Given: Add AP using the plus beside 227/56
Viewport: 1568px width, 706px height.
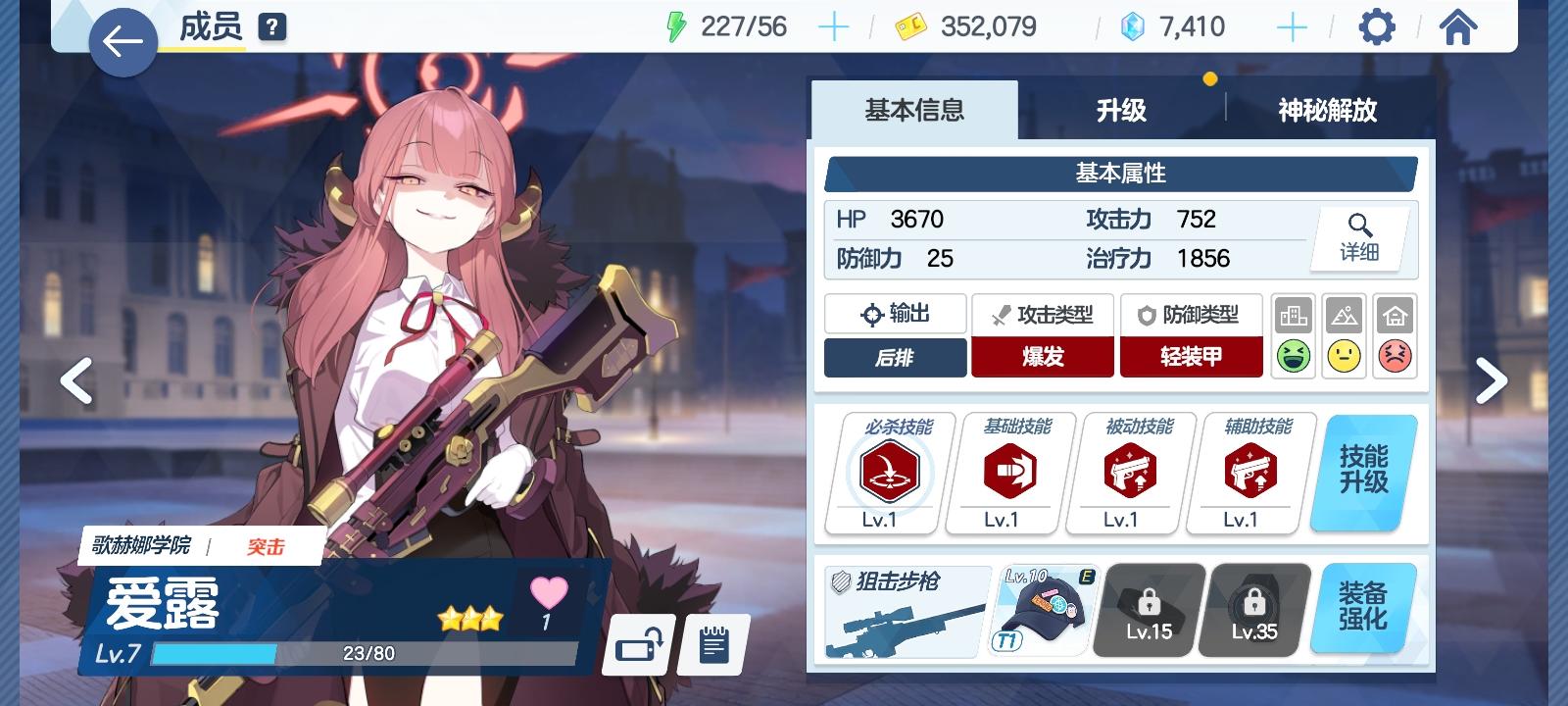Looking at the screenshot, I should pos(834,26).
